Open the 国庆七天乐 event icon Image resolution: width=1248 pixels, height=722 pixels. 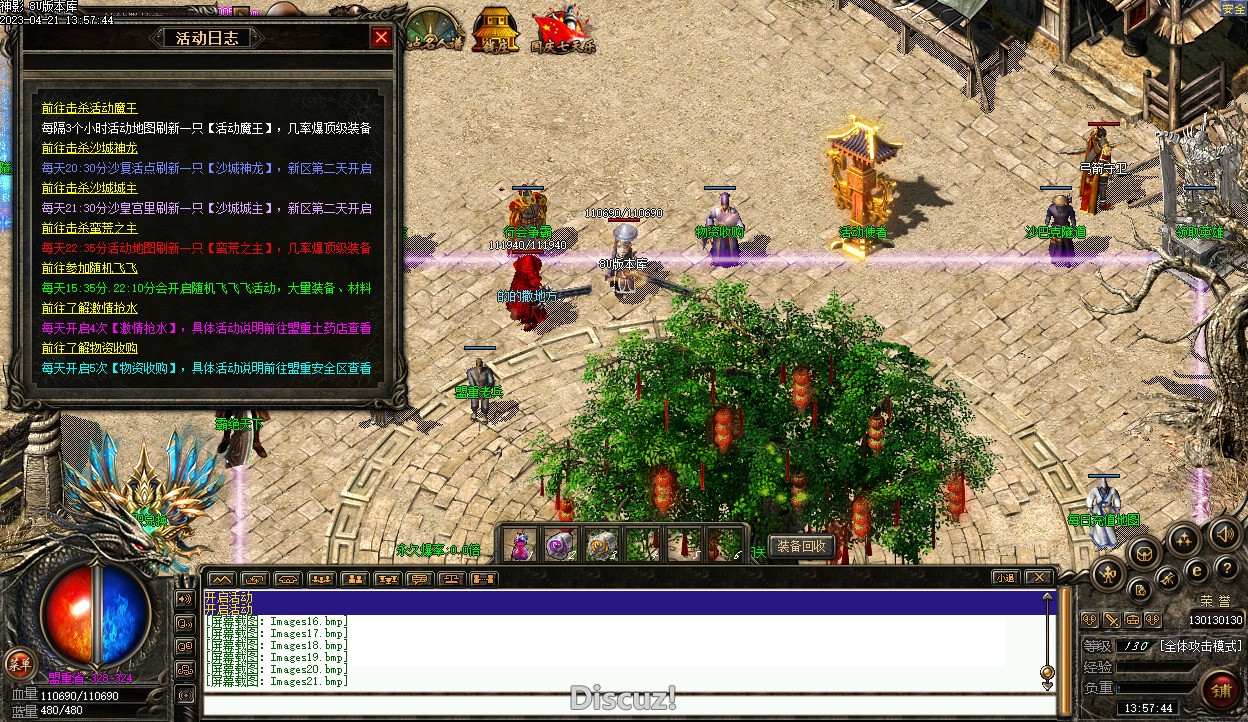click(x=562, y=31)
